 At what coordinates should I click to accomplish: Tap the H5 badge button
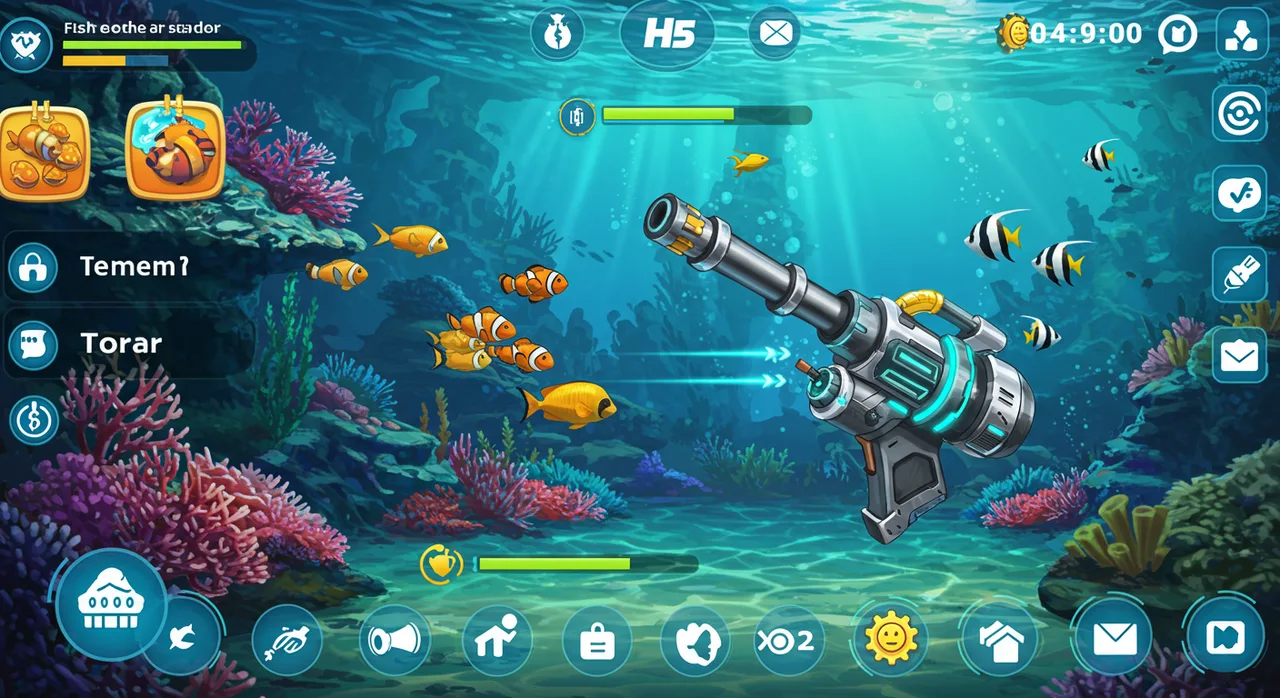click(669, 33)
